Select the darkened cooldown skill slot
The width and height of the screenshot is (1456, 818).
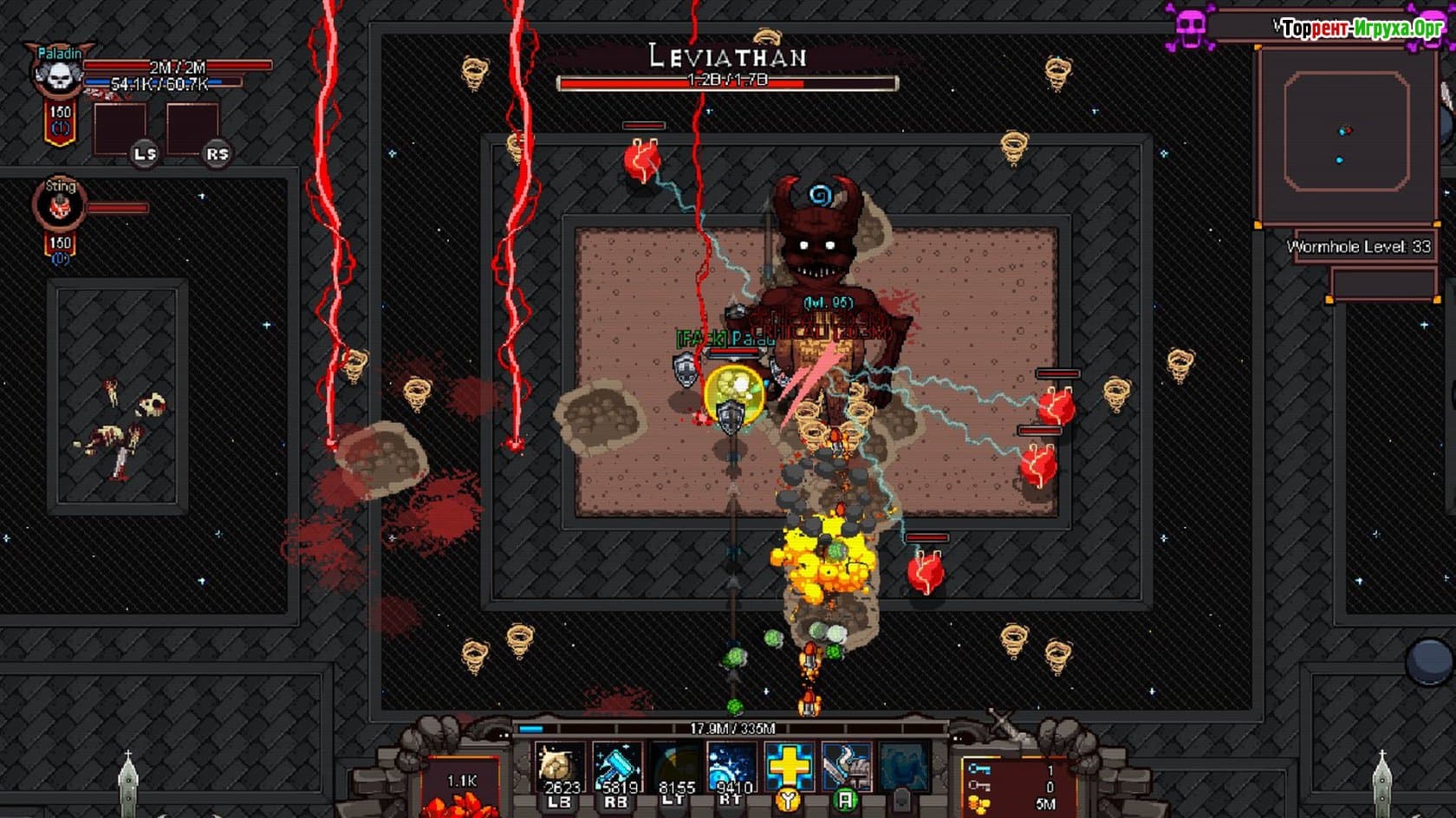[675, 767]
